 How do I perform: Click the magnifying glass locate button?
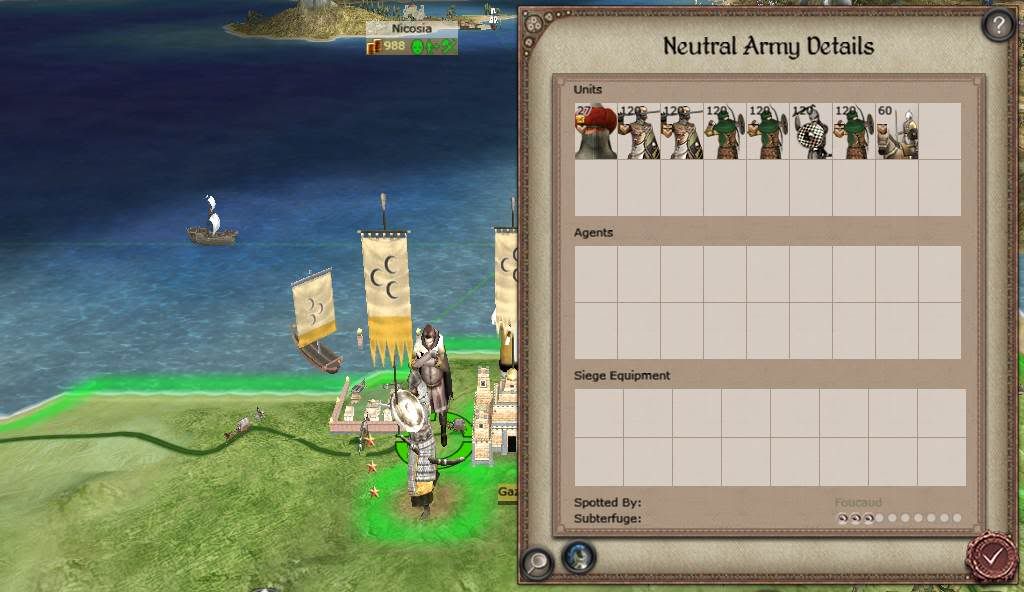tap(536, 563)
